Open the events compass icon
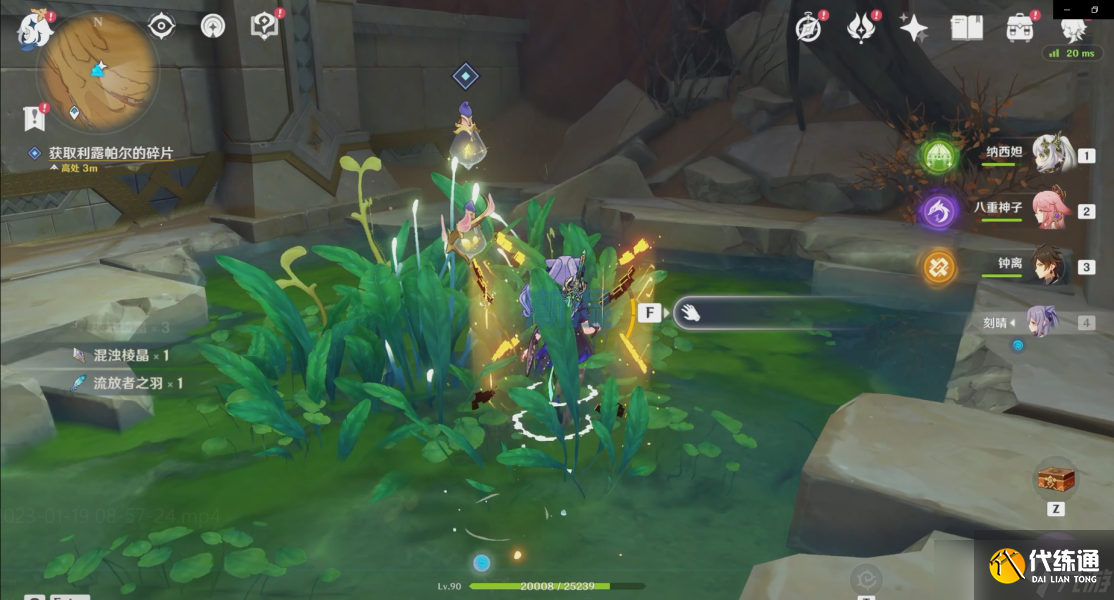Image resolution: width=1114 pixels, height=600 pixels. click(x=809, y=28)
